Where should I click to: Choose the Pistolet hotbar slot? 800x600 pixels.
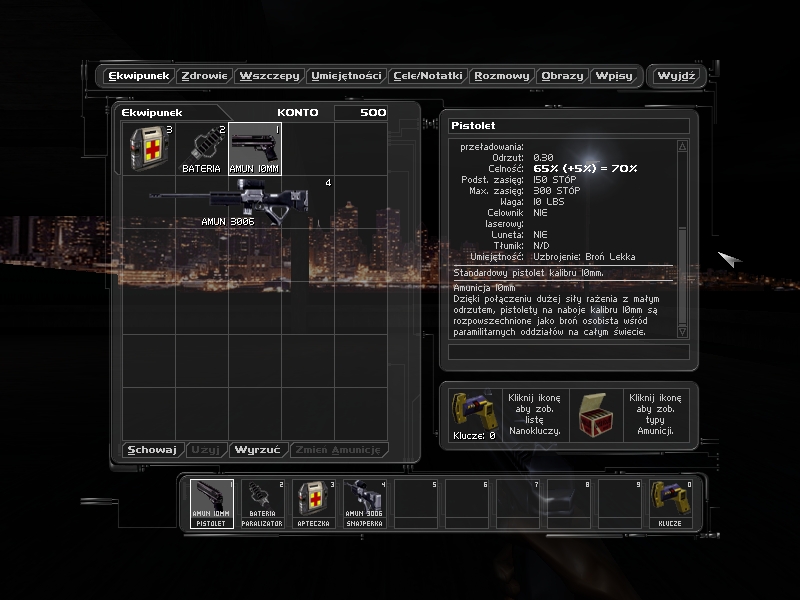click(211, 504)
